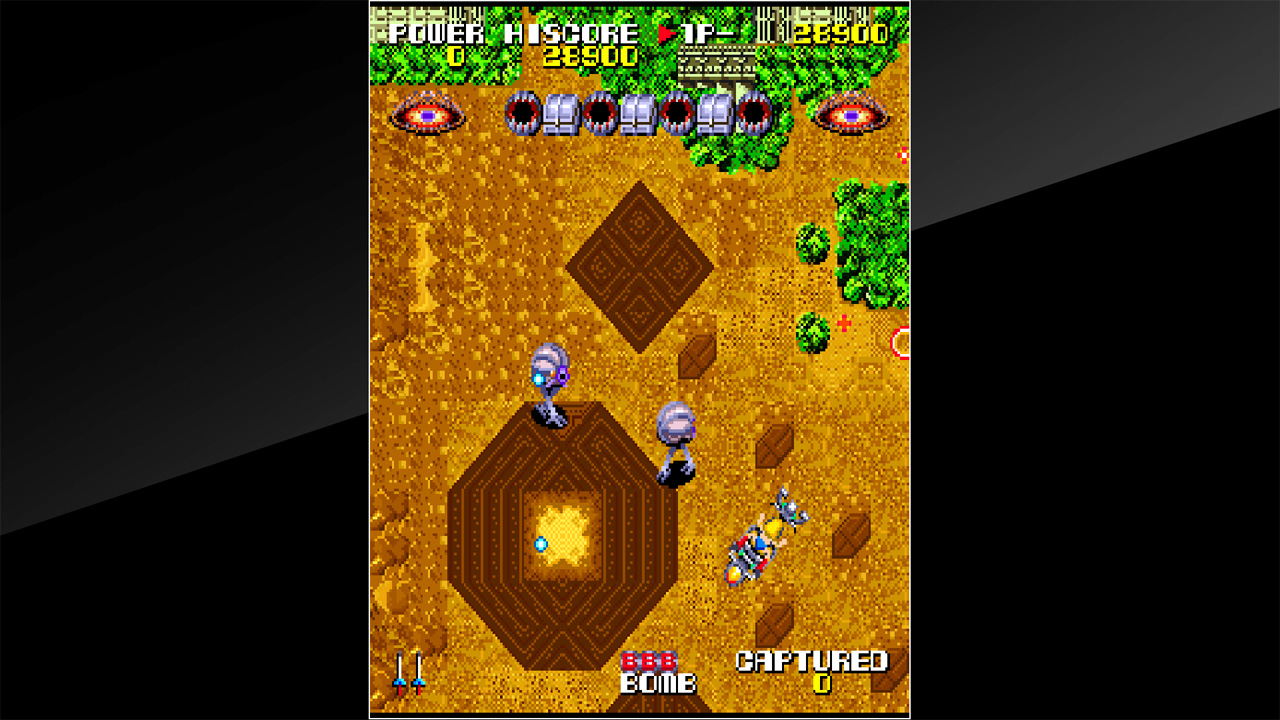This screenshot has height=720, width=1280.
Task: Select the HISCORE label
Action: tap(573, 31)
